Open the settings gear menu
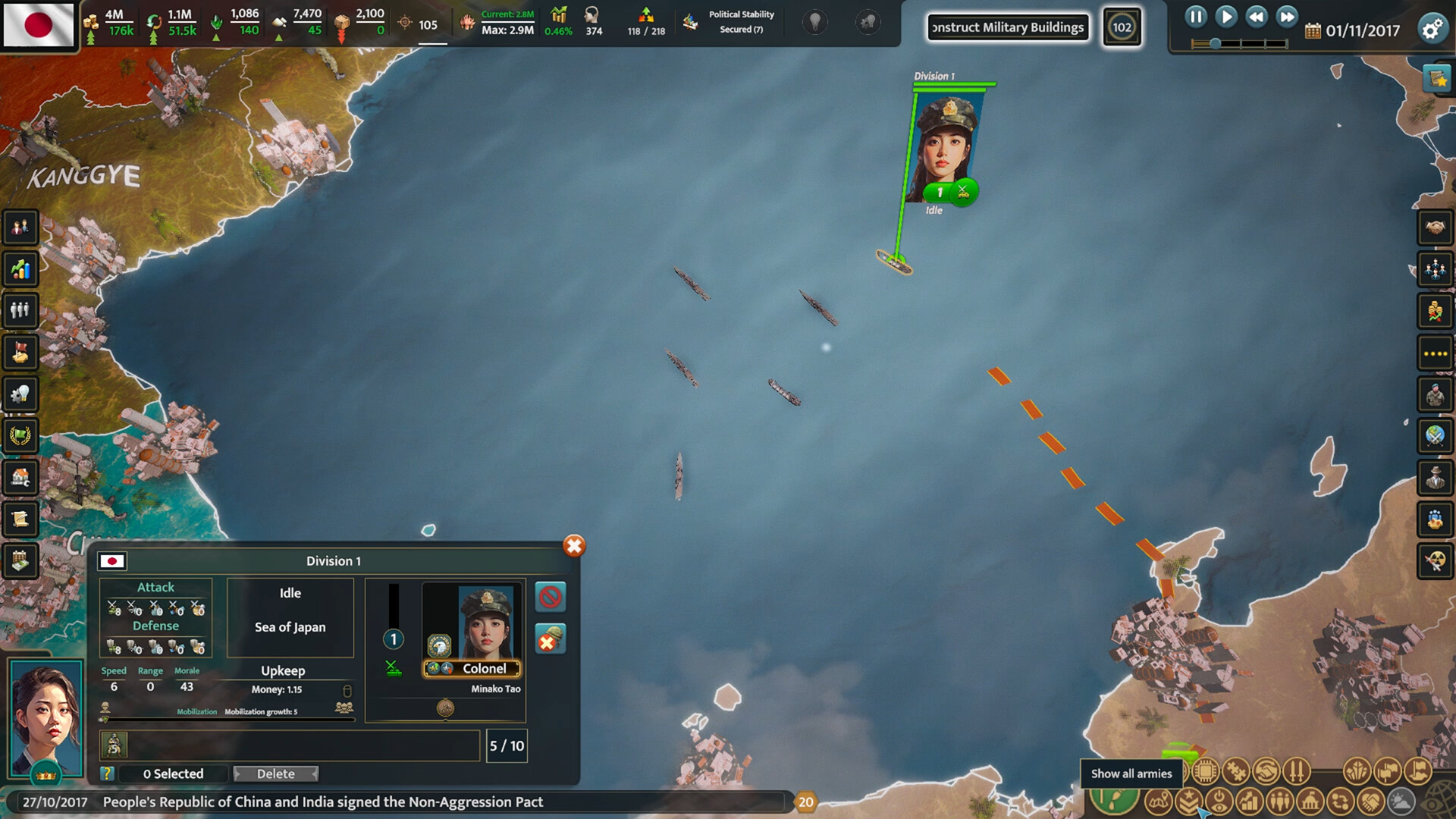 (x=1432, y=30)
